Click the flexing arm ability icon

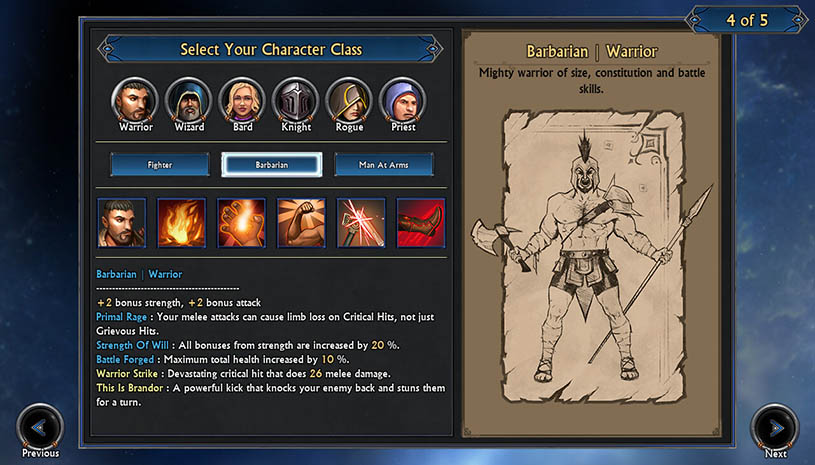point(301,223)
